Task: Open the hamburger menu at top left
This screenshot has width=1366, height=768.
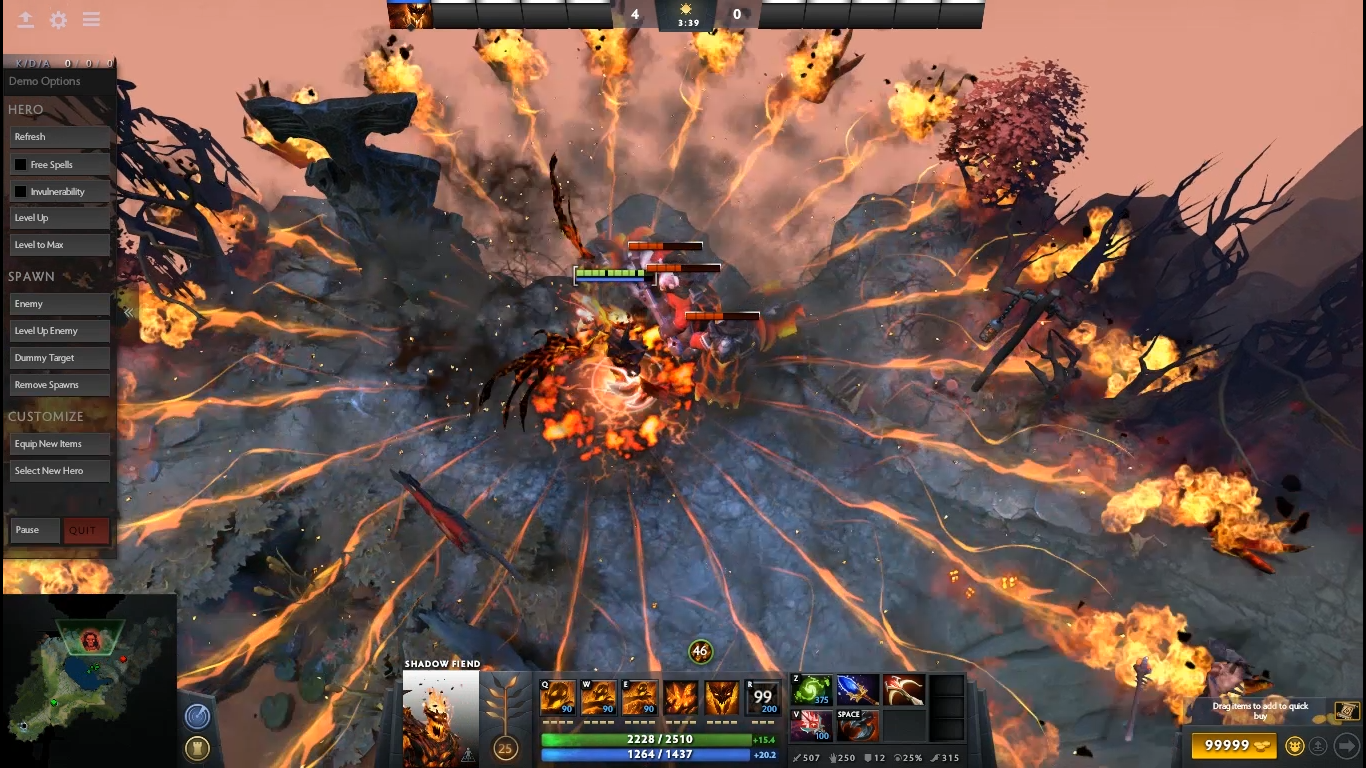Action: [91, 20]
